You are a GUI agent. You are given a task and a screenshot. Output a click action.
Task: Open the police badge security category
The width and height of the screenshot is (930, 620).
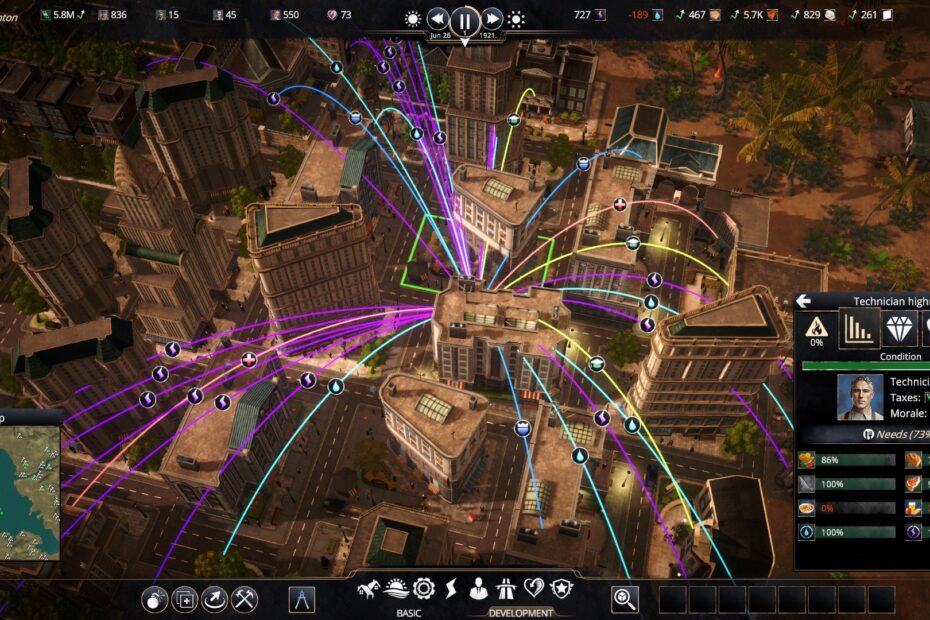[x=561, y=589]
